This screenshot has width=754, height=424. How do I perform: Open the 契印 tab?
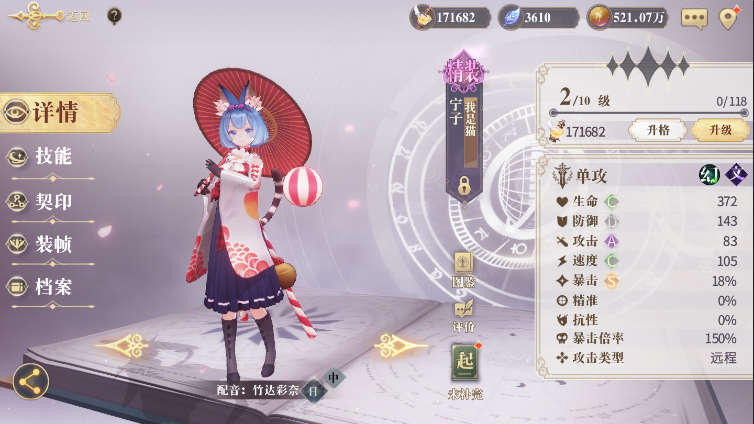52,201
